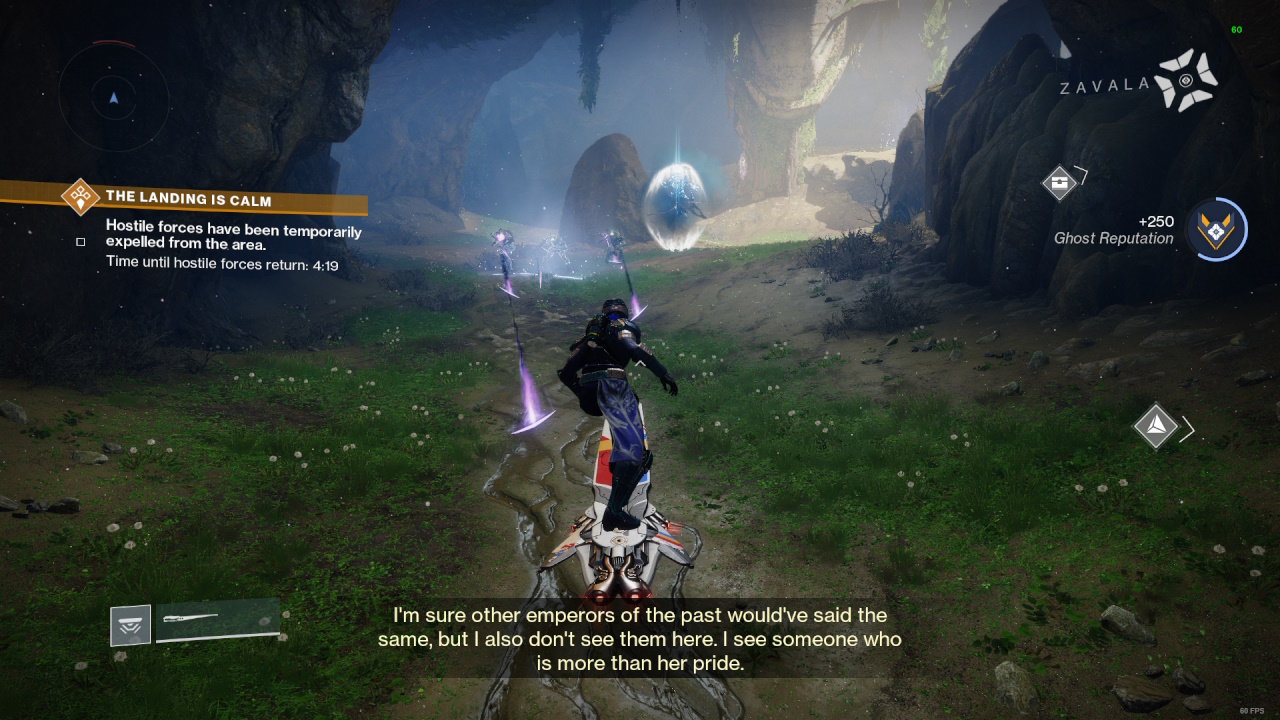Select the orange diamond event icon
1280x720 pixels.
pos(80,197)
